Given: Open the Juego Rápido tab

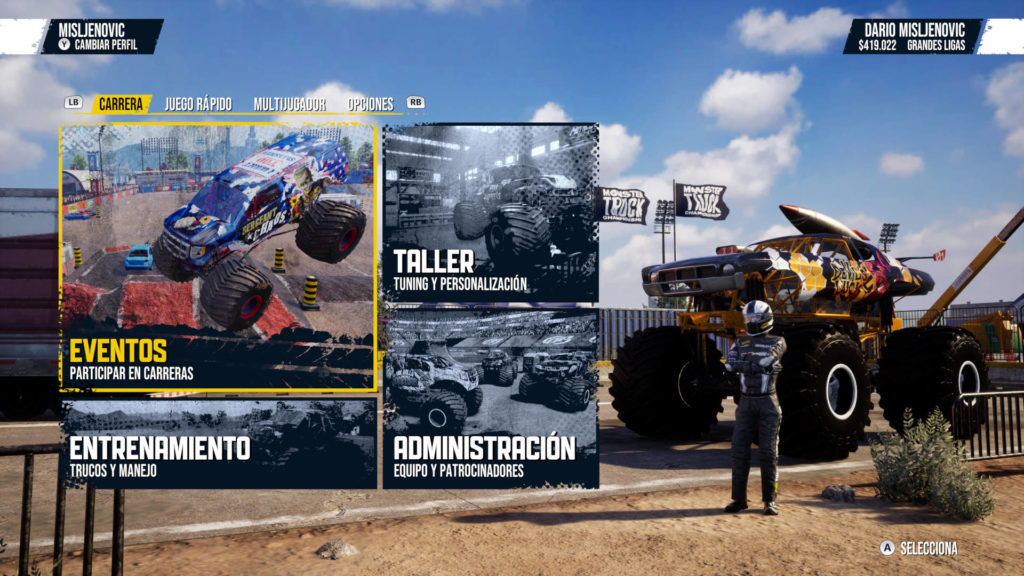Looking at the screenshot, I should coord(198,104).
